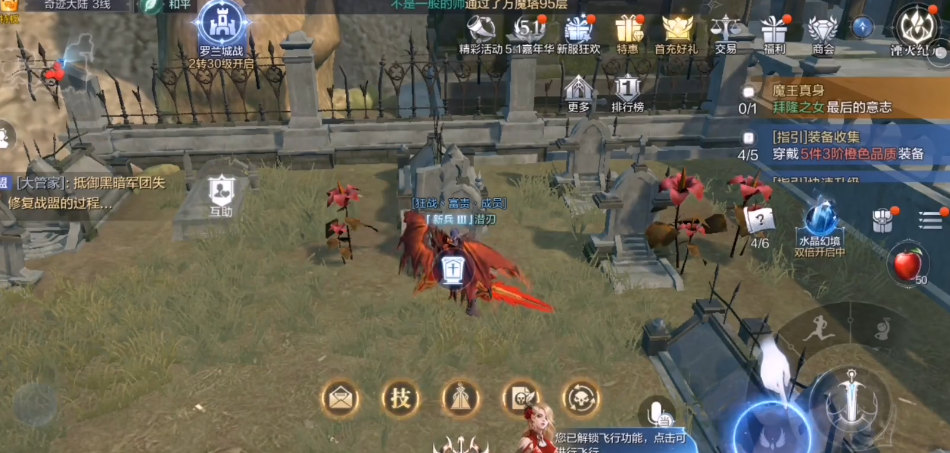Select the 魔王真身 quest tracker entry
This screenshot has height=453, width=950.
point(840,98)
